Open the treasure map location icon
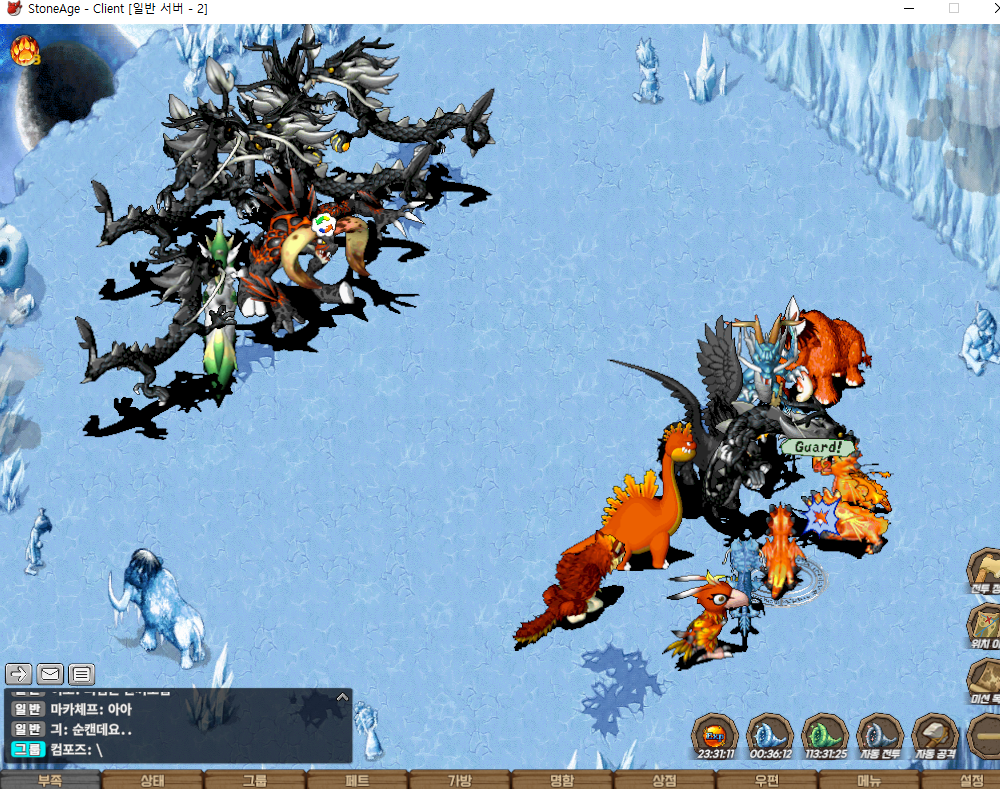1000x789 pixels. point(984,624)
